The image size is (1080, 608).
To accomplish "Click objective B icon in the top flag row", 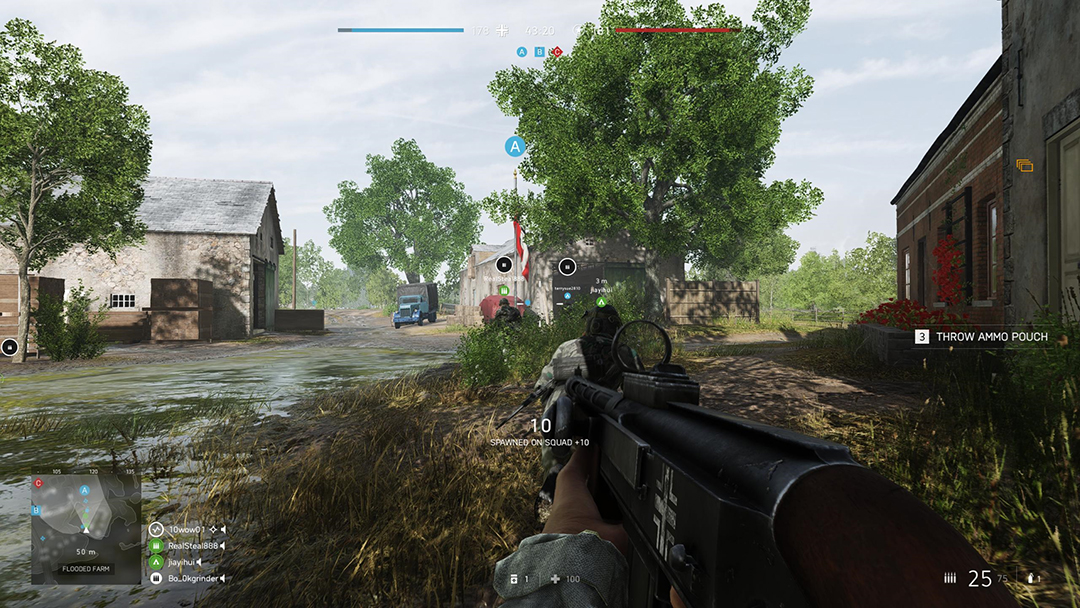I will (540, 51).
